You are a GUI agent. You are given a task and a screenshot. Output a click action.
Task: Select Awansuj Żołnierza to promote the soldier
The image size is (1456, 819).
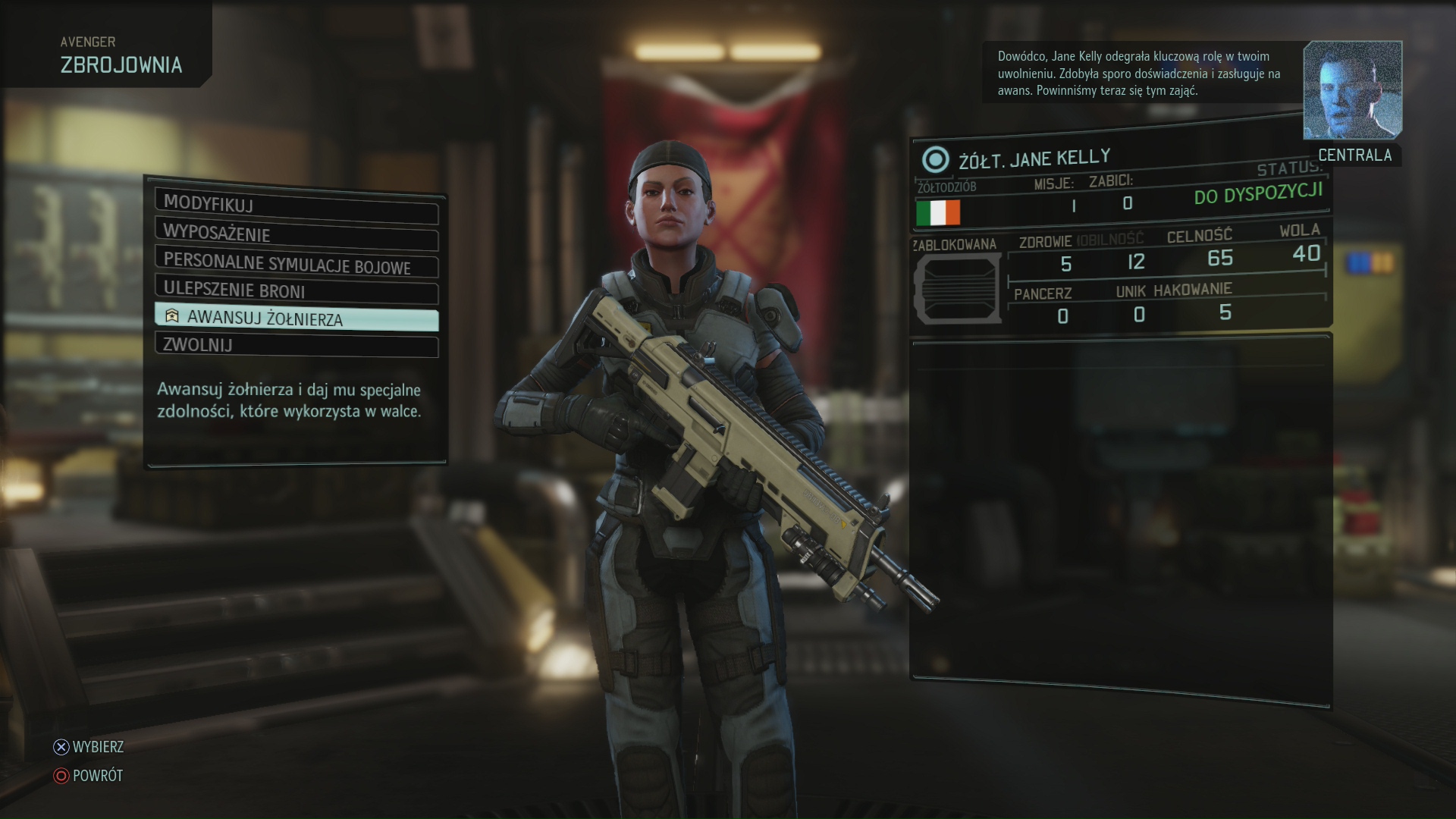tap(296, 318)
